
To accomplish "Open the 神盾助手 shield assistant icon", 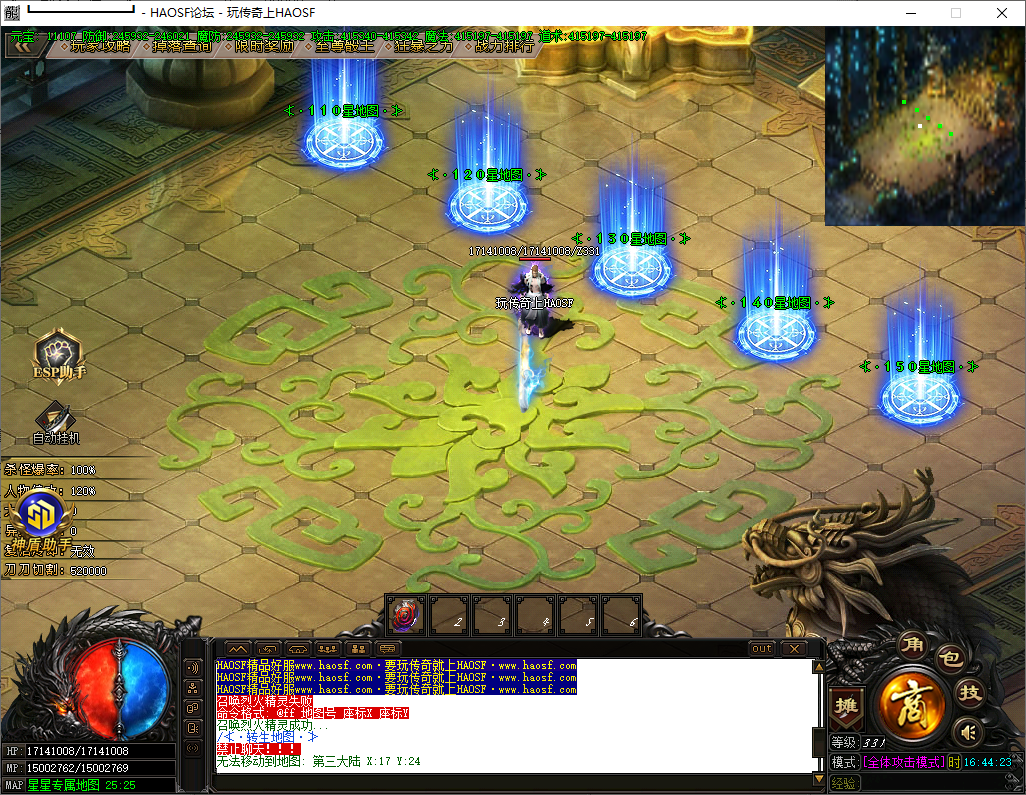I will coord(42,522).
